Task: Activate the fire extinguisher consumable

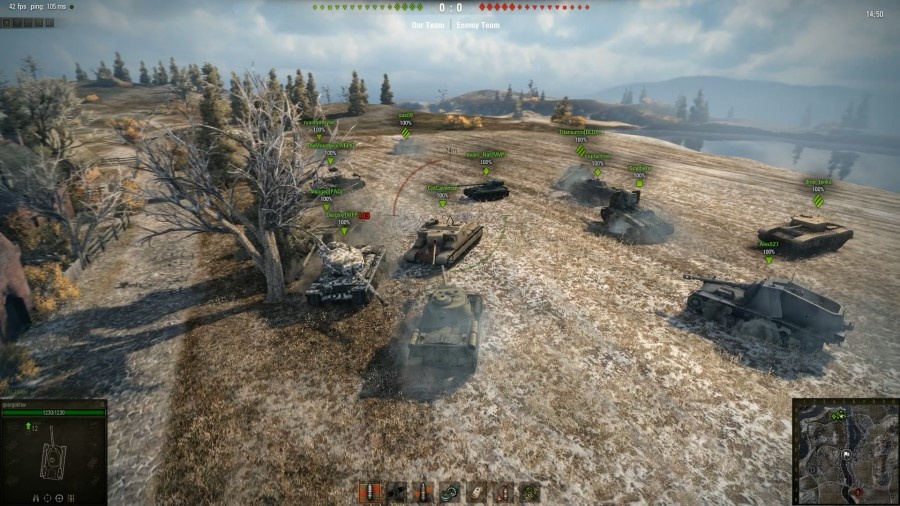Action: (x=503, y=492)
